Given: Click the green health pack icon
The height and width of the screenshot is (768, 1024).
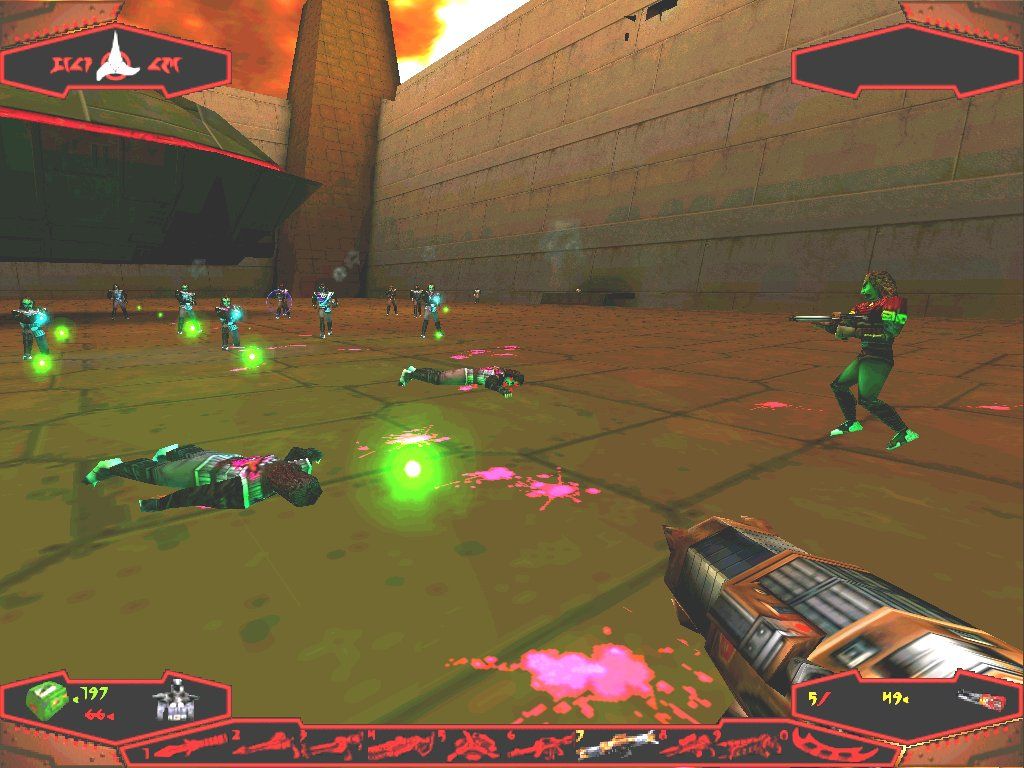Looking at the screenshot, I should [46, 702].
